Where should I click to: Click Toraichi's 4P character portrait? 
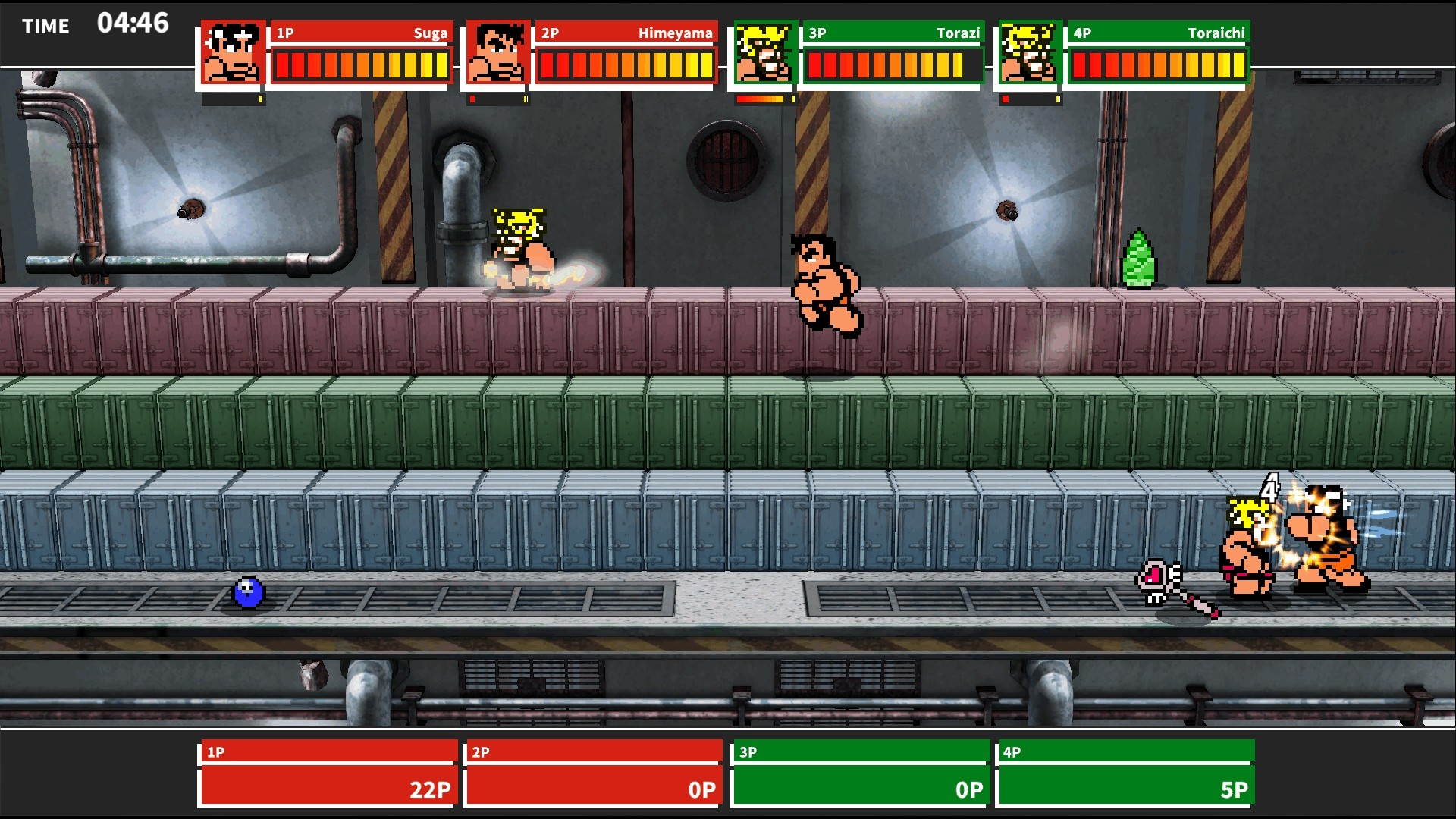pos(1028,53)
